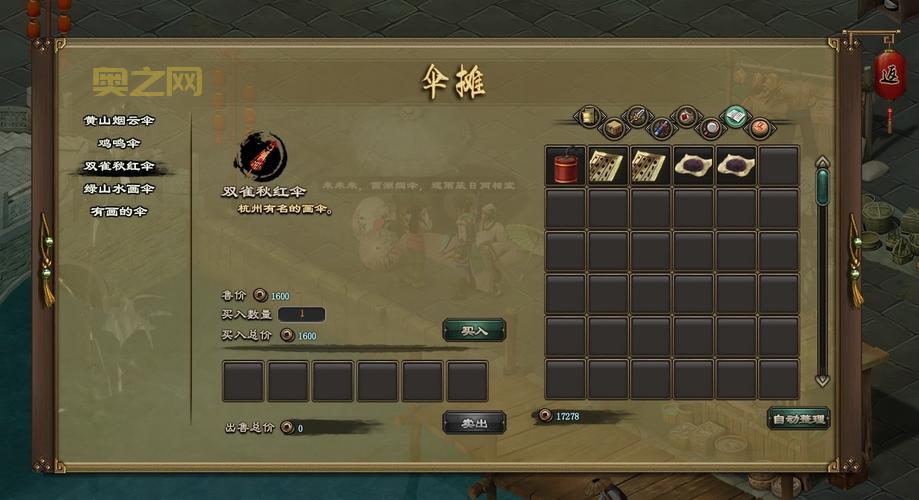Select 黄山烟云伞 from the umbrella list

(119, 120)
